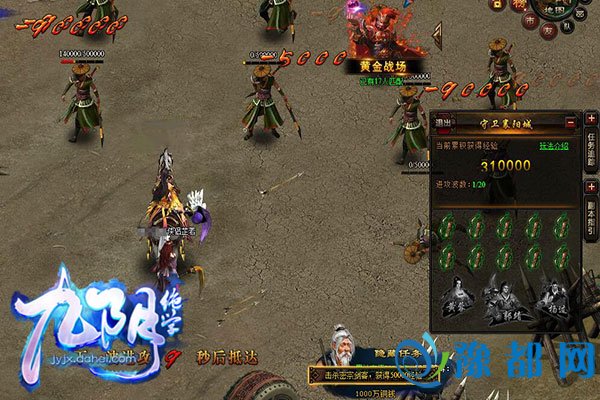Open the 任务追踪 side tab
This screenshot has width=600, height=400.
click(x=591, y=148)
